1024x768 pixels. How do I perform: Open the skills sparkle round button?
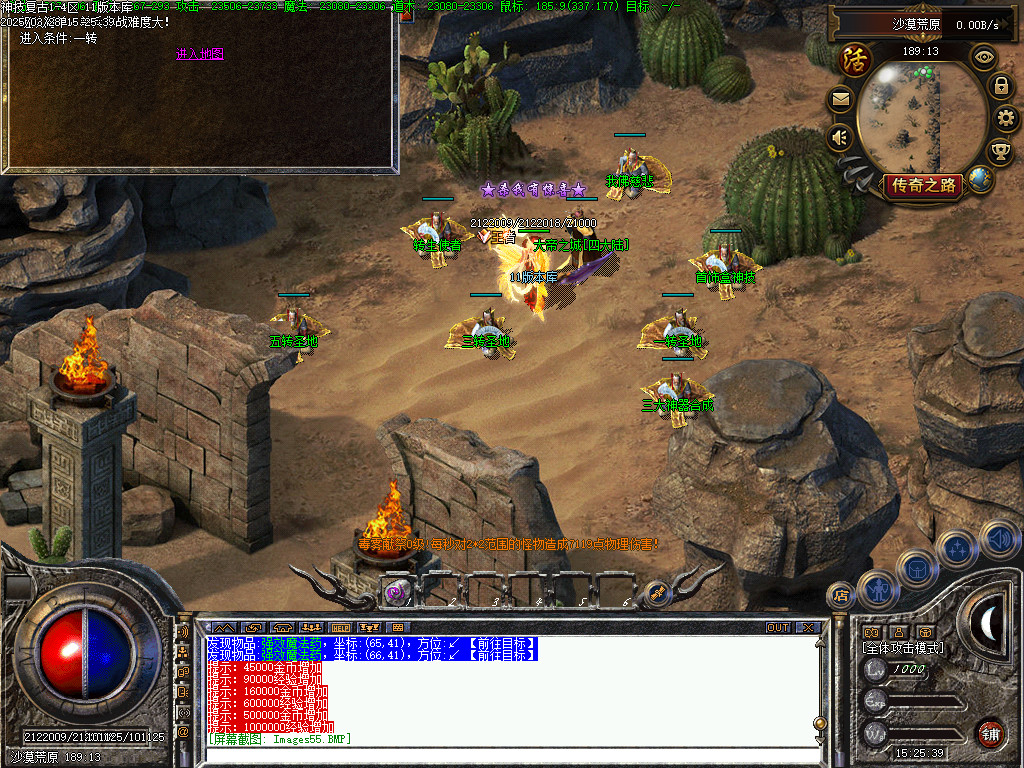[957, 548]
